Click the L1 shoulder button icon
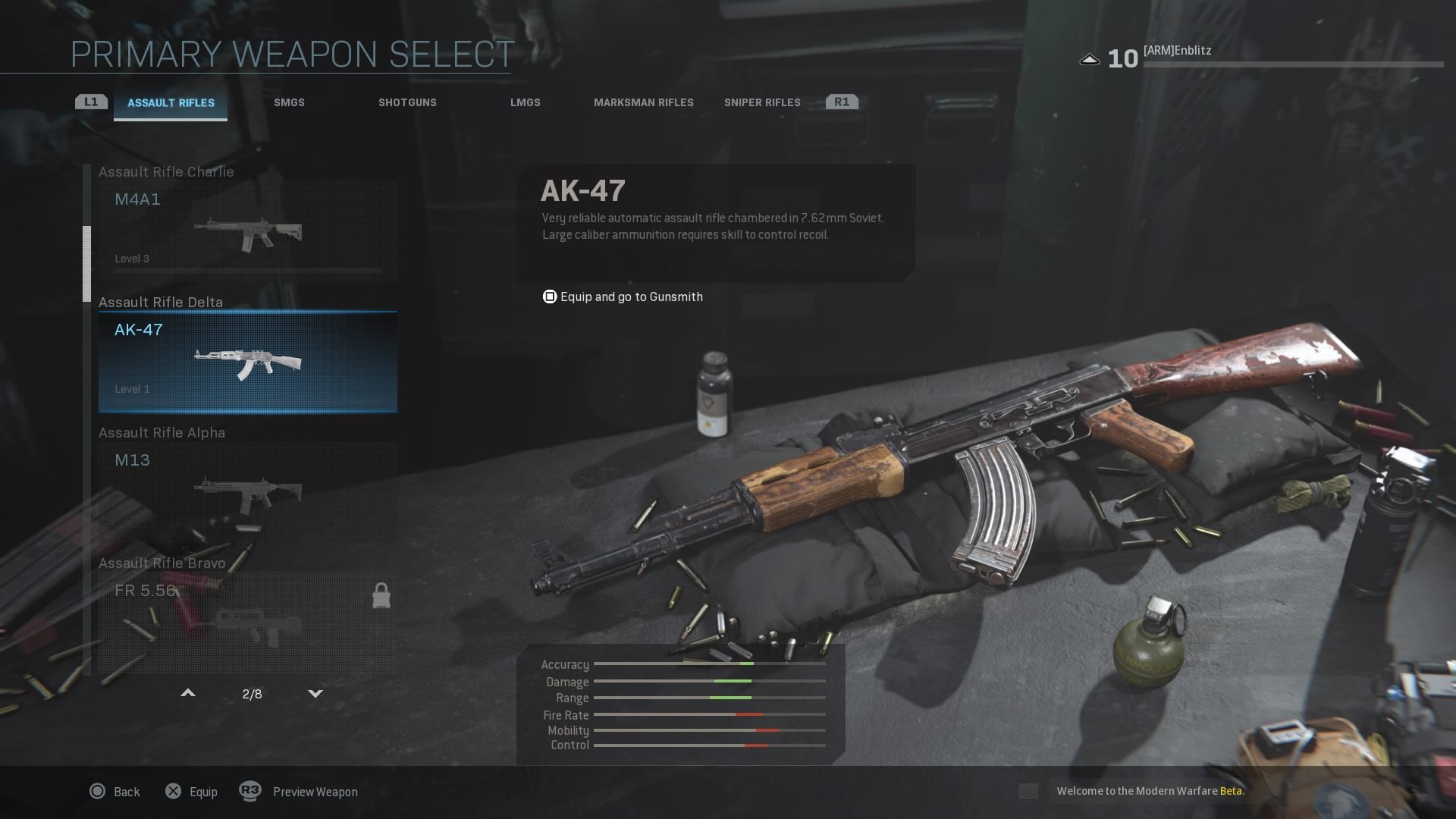 click(x=90, y=100)
